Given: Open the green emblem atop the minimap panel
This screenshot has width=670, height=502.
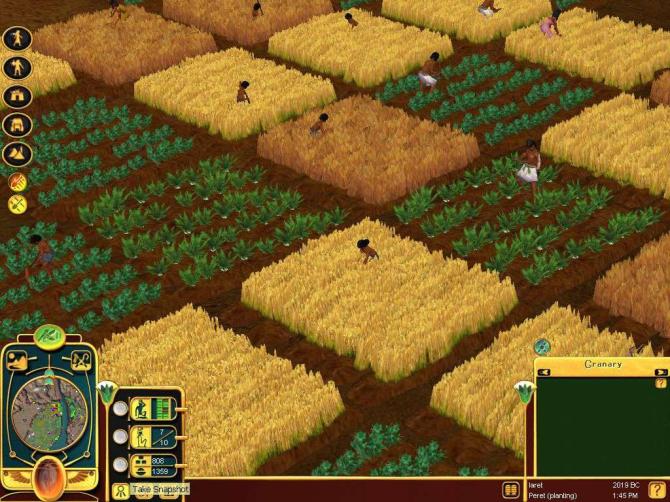Looking at the screenshot, I should pyautogui.click(x=48, y=335).
